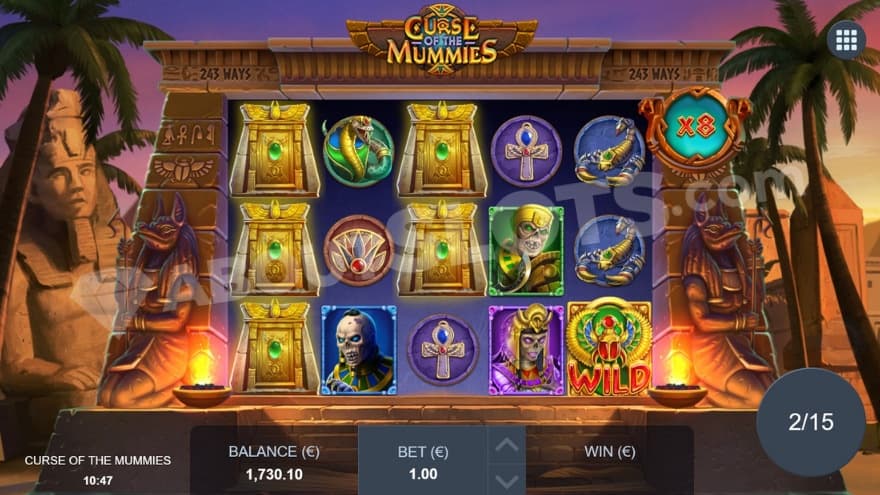Open the grid menu icon
The image size is (880, 495).
[846, 41]
